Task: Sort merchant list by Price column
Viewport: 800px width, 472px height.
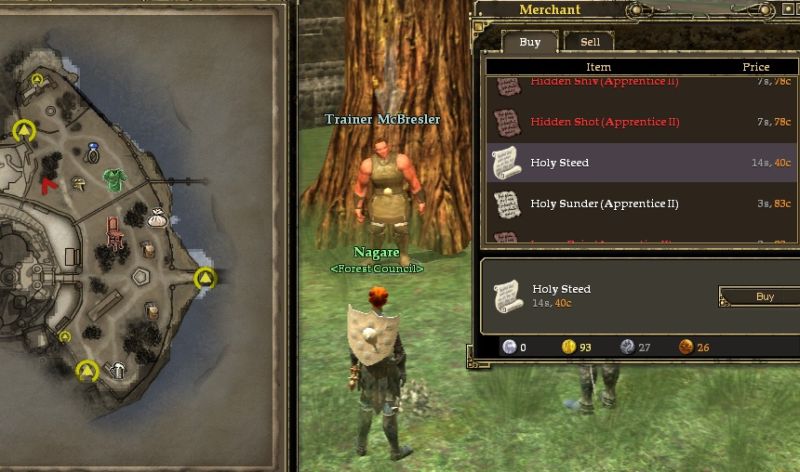Action: 755,67
